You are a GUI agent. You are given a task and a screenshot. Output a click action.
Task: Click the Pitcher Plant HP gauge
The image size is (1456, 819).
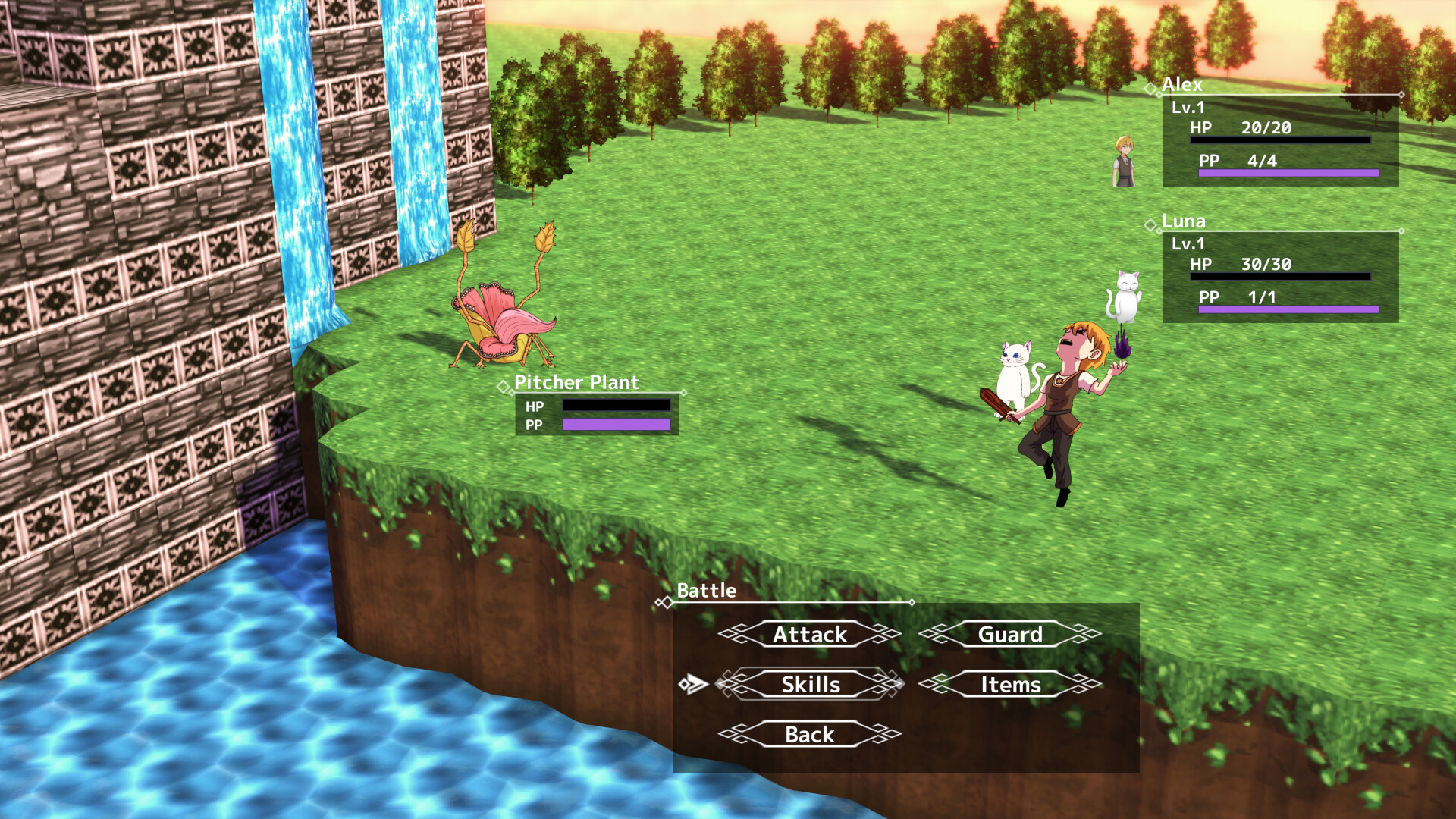point(617,406)
